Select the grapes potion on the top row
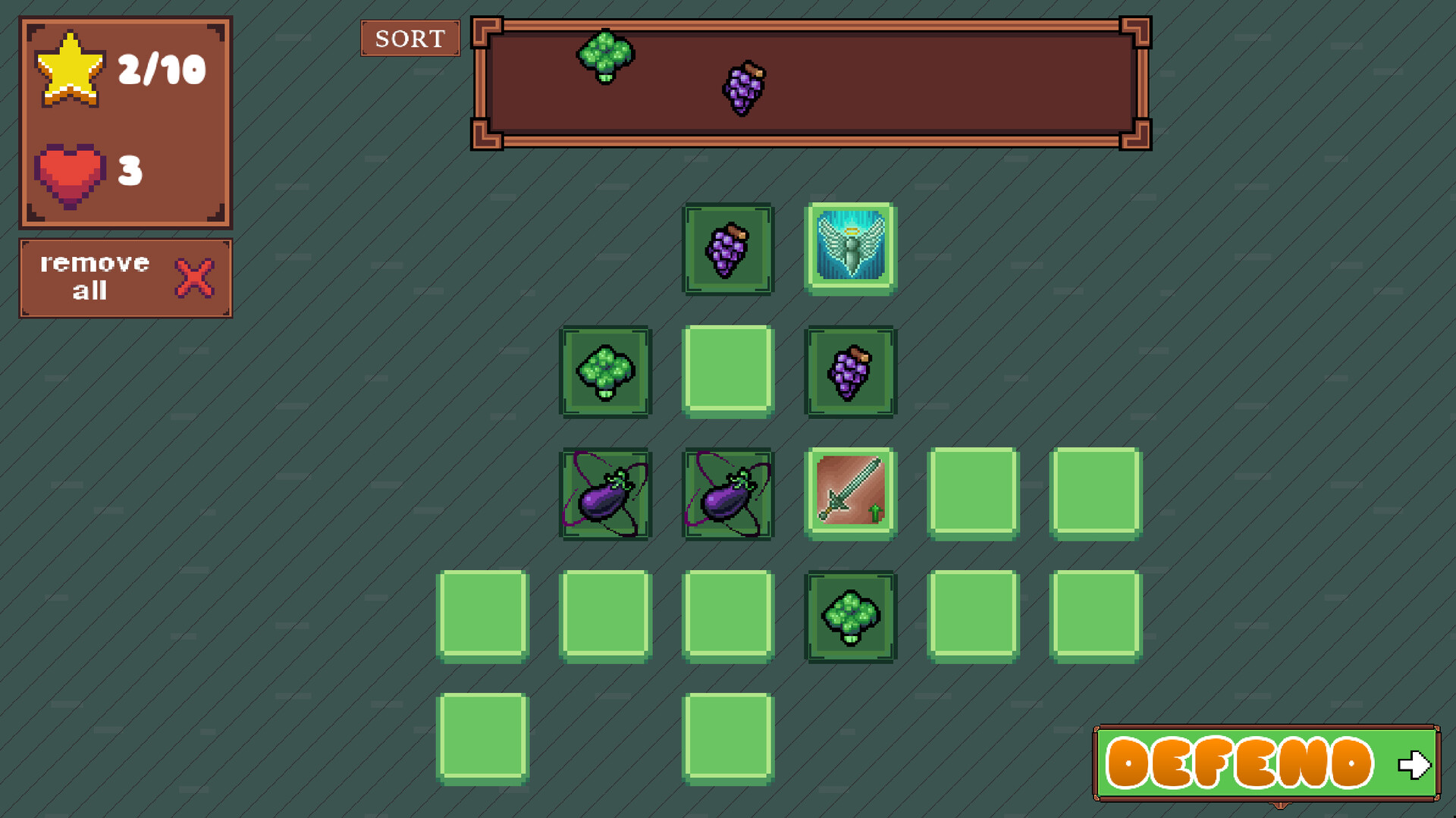Viewport: 1456px width, 818px height. 727,248
